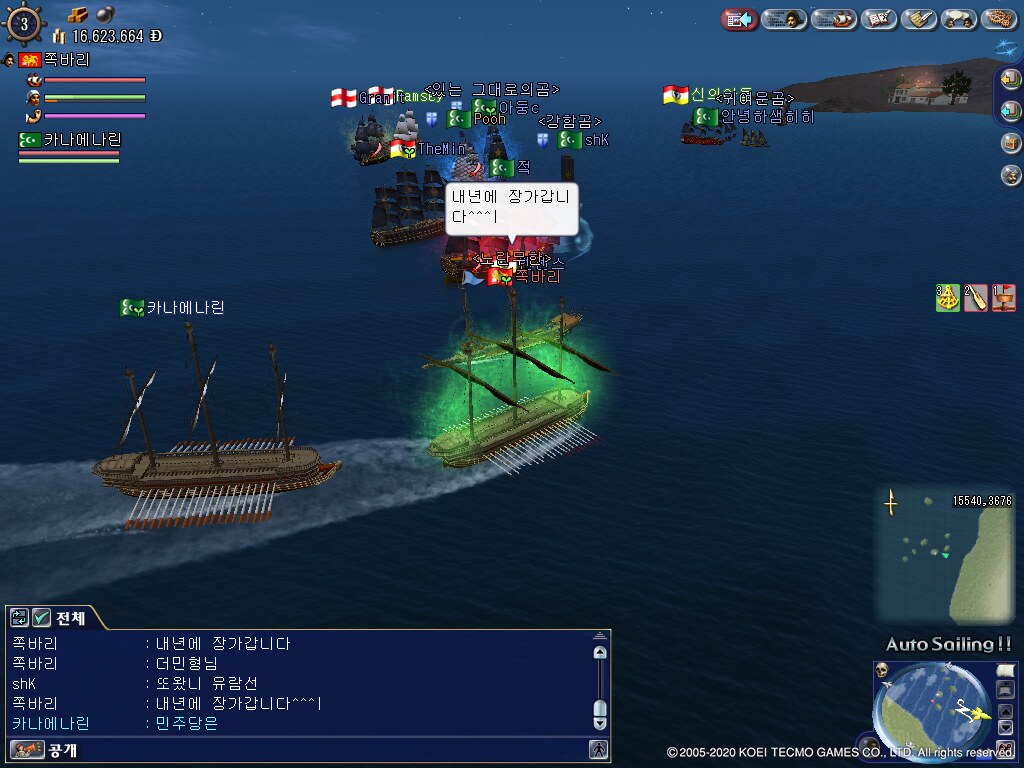
Task: Activate the green skill icon numbered 3
Action: point(948,298)
